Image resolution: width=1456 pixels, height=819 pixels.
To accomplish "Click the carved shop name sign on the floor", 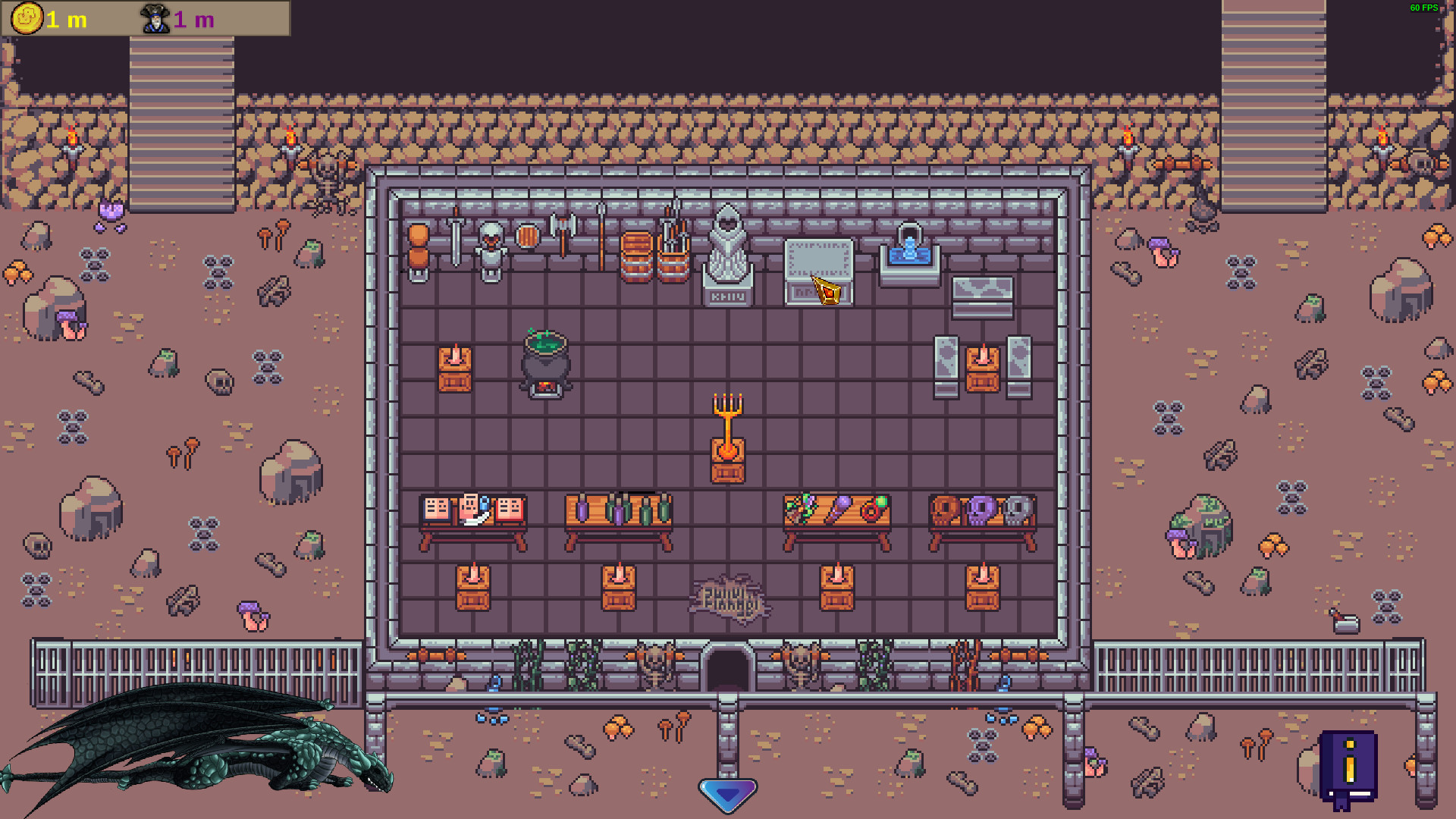I will [730, 599].
